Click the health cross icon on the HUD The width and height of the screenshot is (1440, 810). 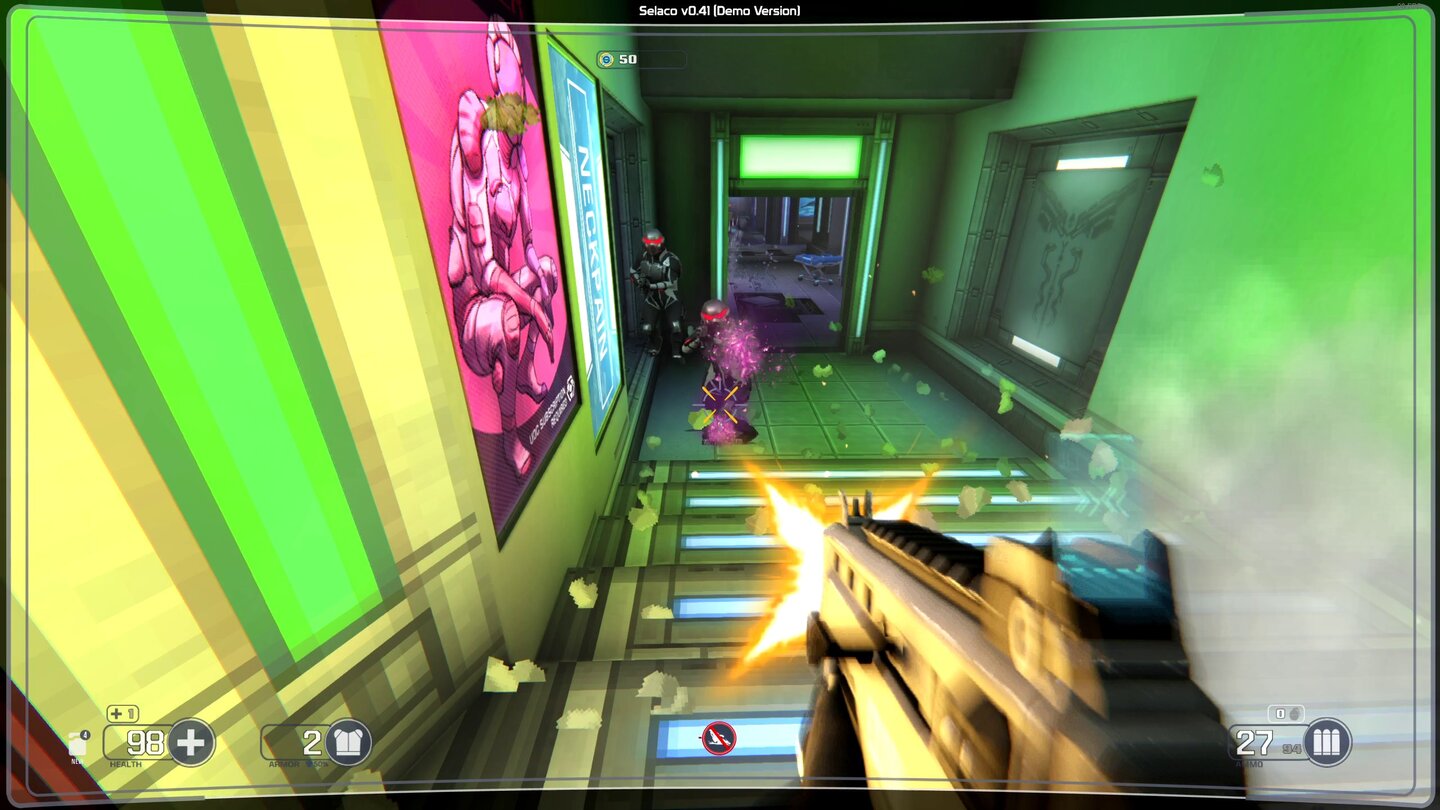[x=191, y=742]
